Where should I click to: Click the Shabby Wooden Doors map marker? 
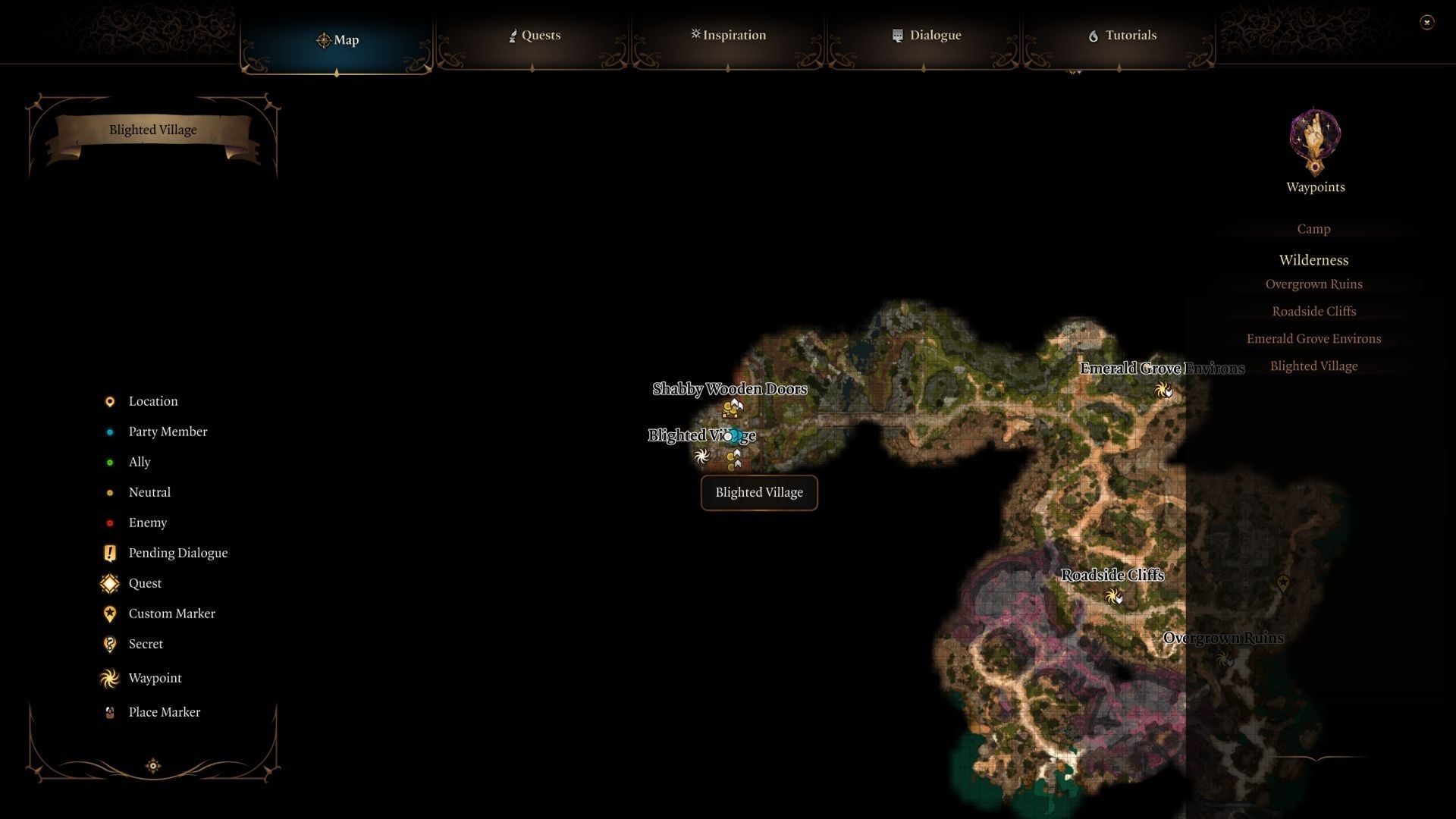[733, 407]
